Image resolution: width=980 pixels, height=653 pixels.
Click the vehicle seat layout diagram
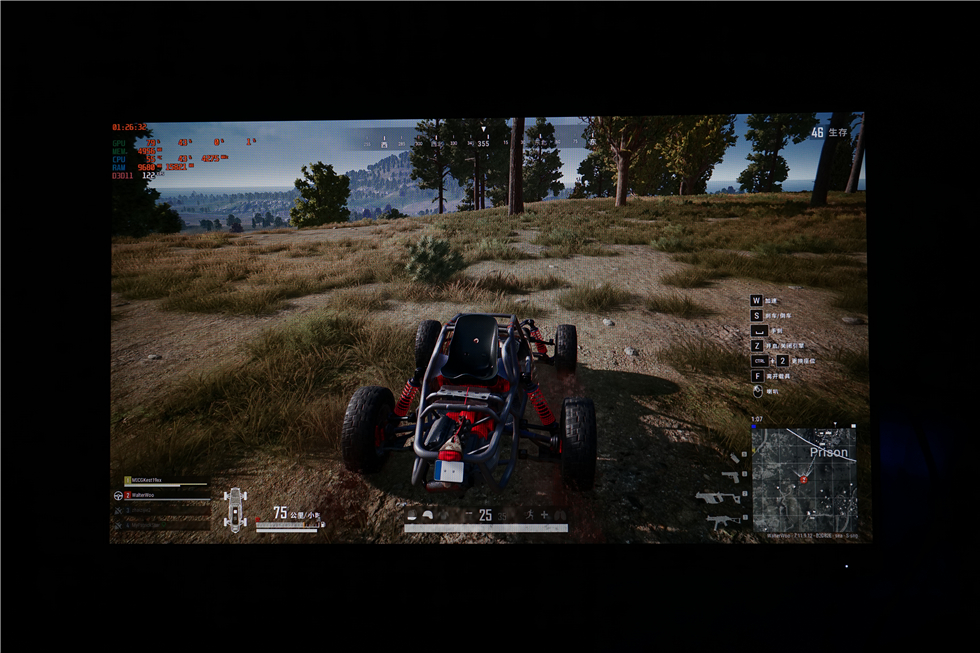point(235,509)
